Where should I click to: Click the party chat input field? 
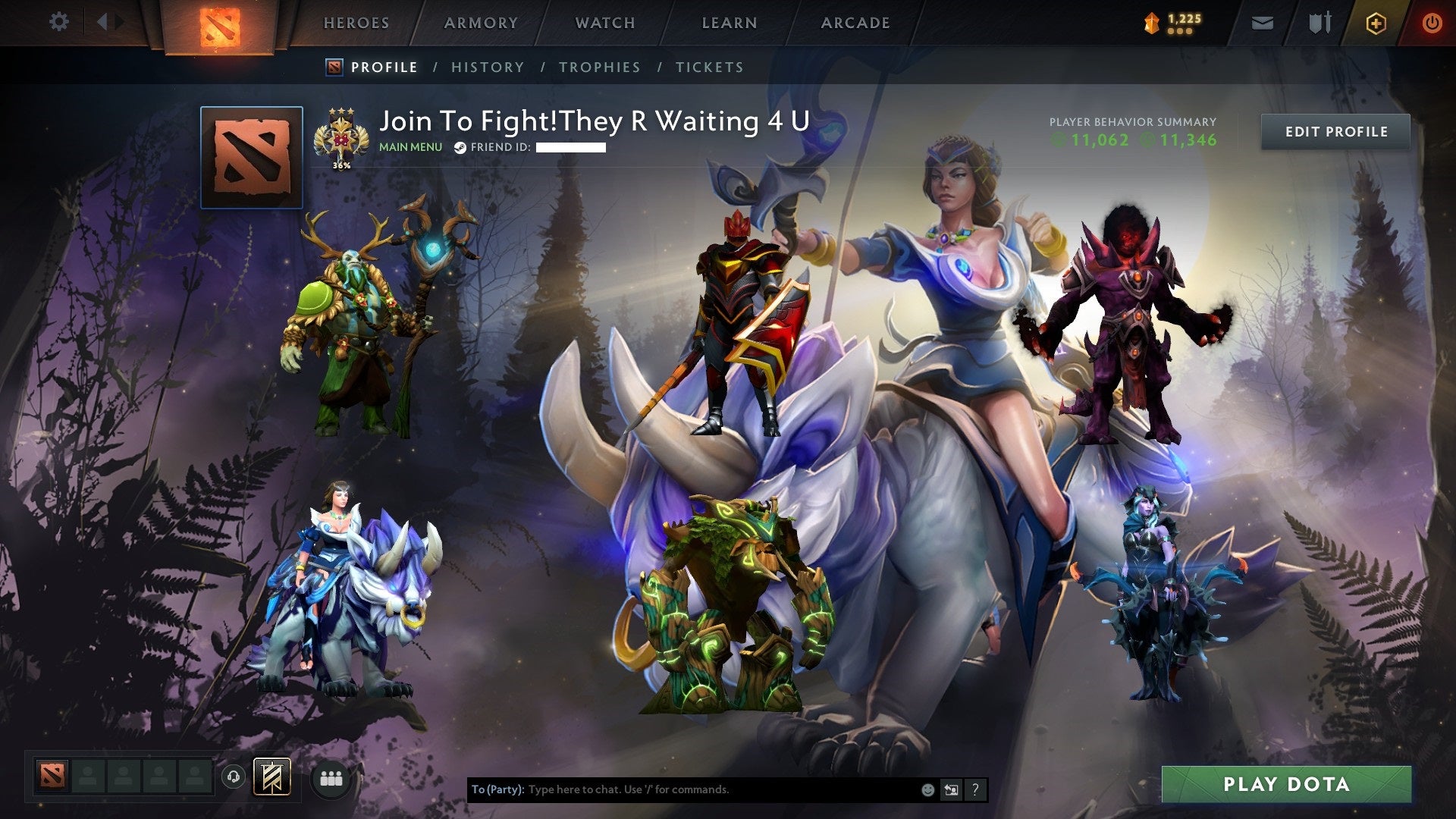[682, 789]
